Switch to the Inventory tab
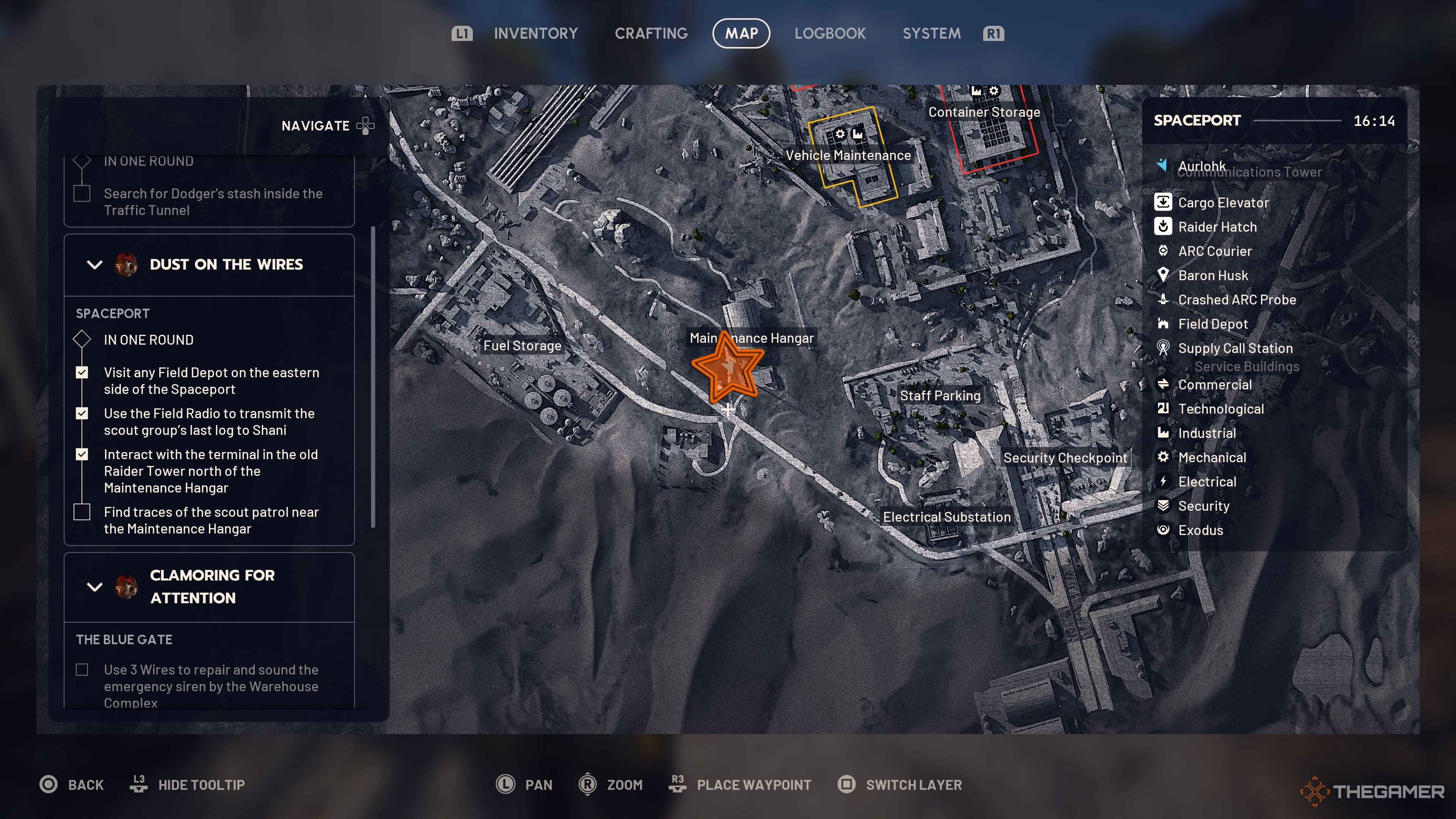 535,33
